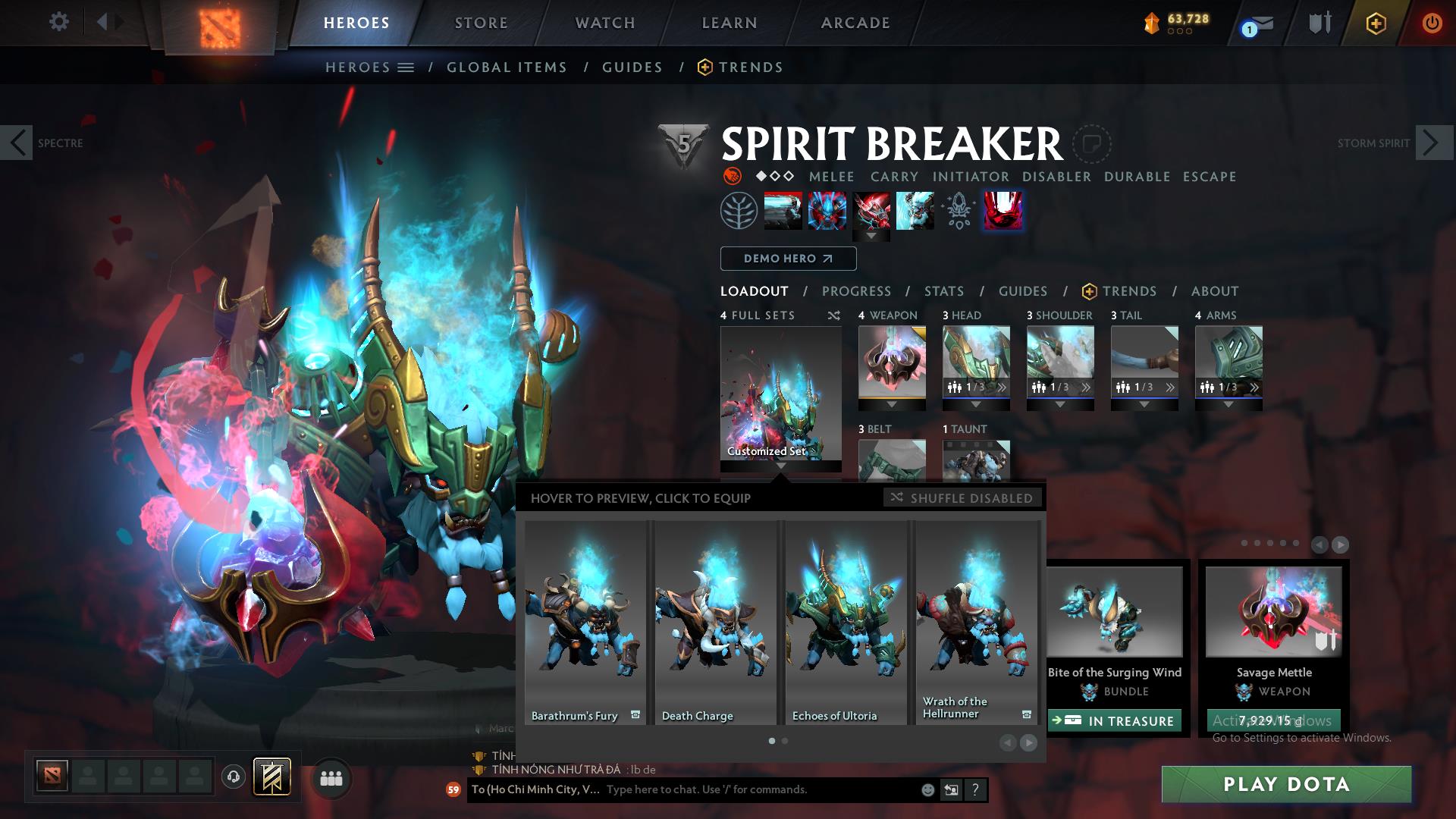Open the emoticon smiley in chat bar
The width and height of the screenshot is (1456, 819).
pos(927,789)
